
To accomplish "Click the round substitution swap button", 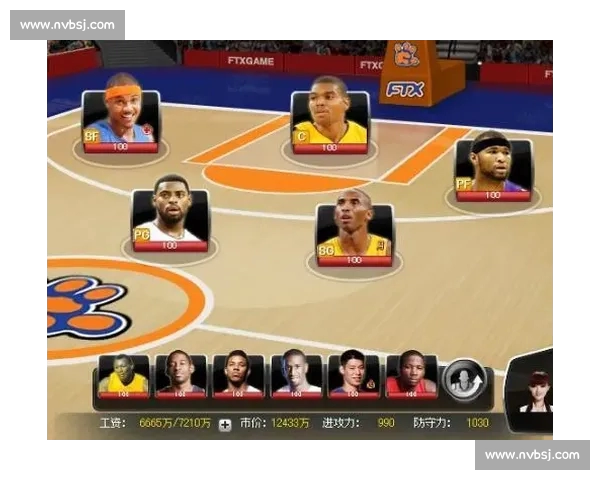I will pos(463,379).
